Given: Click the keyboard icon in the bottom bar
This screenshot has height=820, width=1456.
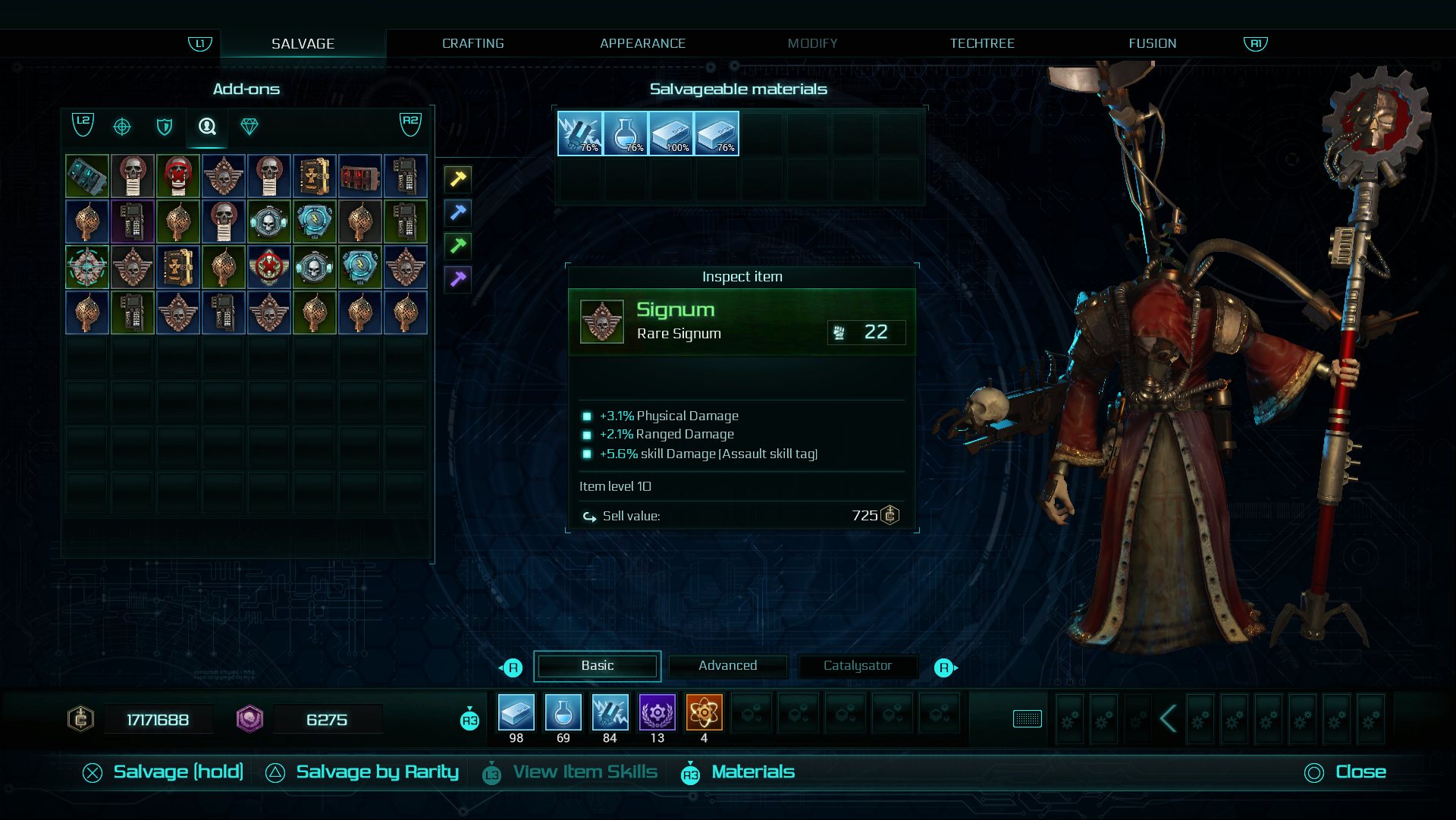Looking at the screenshot, I should [x=1028, y=719].
